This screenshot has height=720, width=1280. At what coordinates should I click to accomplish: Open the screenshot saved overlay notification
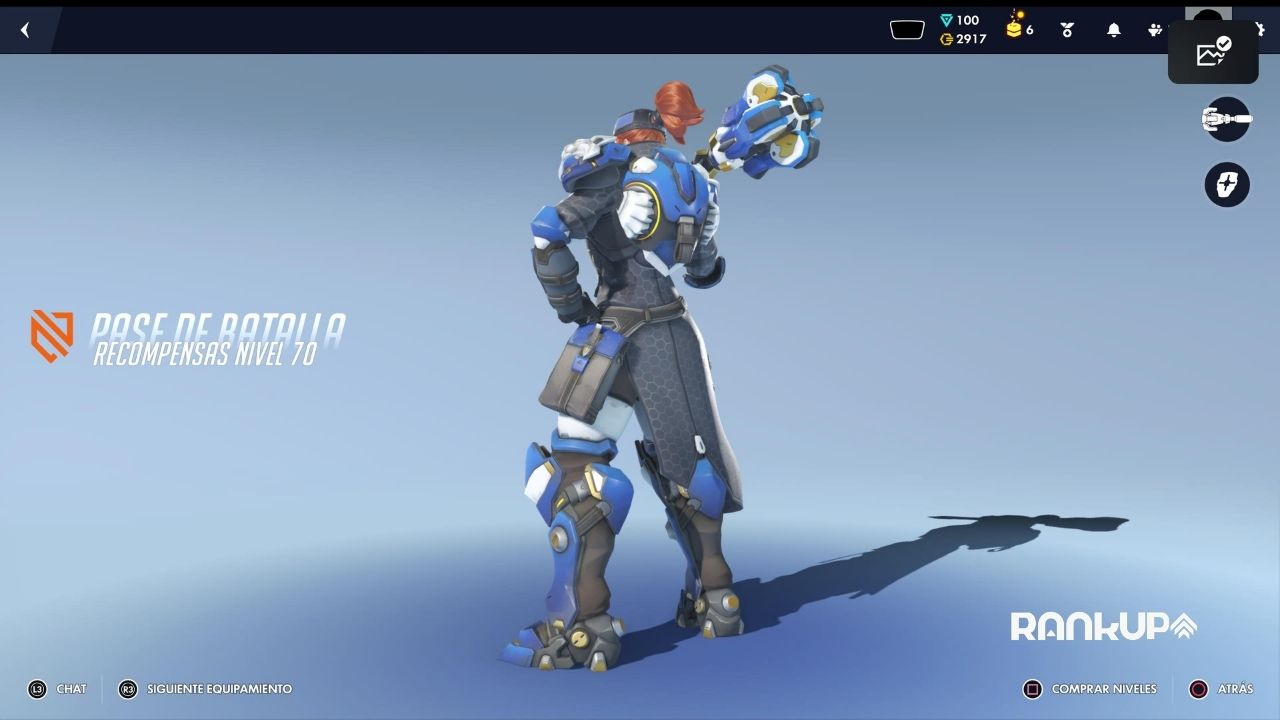tap(1213, 52)
